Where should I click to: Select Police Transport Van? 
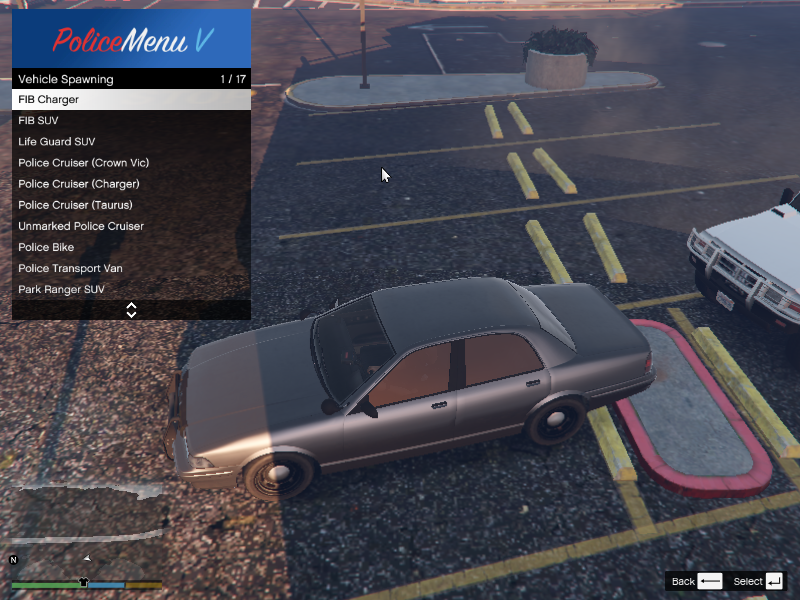click(130, 268)
